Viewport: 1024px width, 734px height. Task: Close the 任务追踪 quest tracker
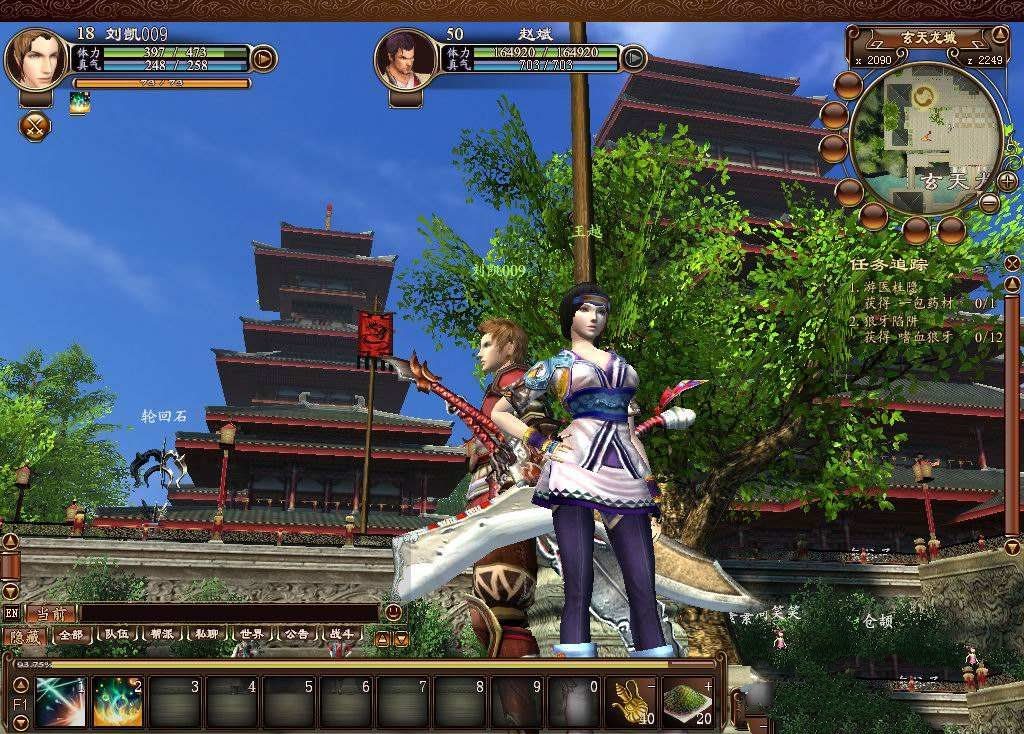pos(1012,263)
